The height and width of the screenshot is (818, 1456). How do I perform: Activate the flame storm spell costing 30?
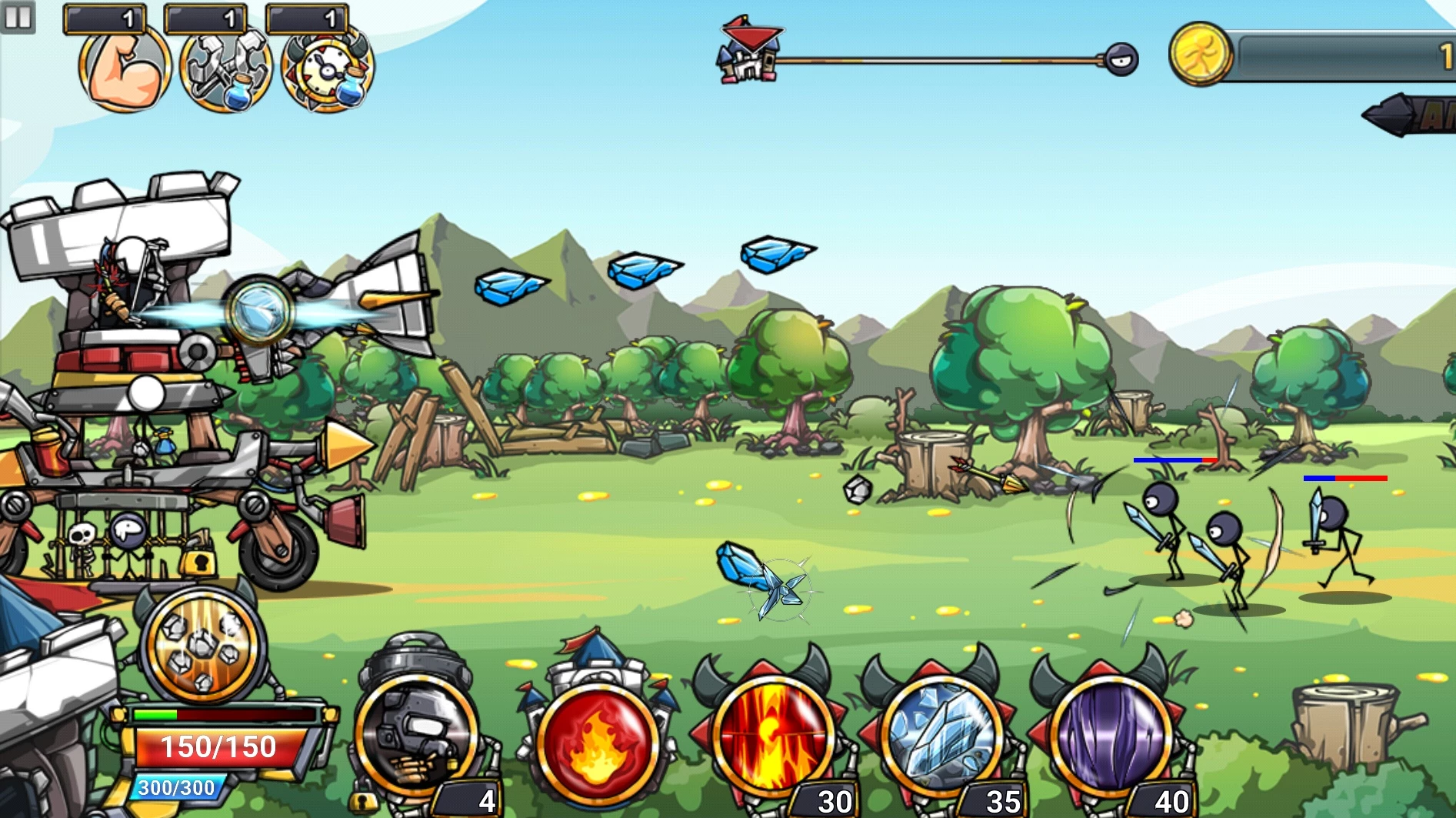(771, 737)
